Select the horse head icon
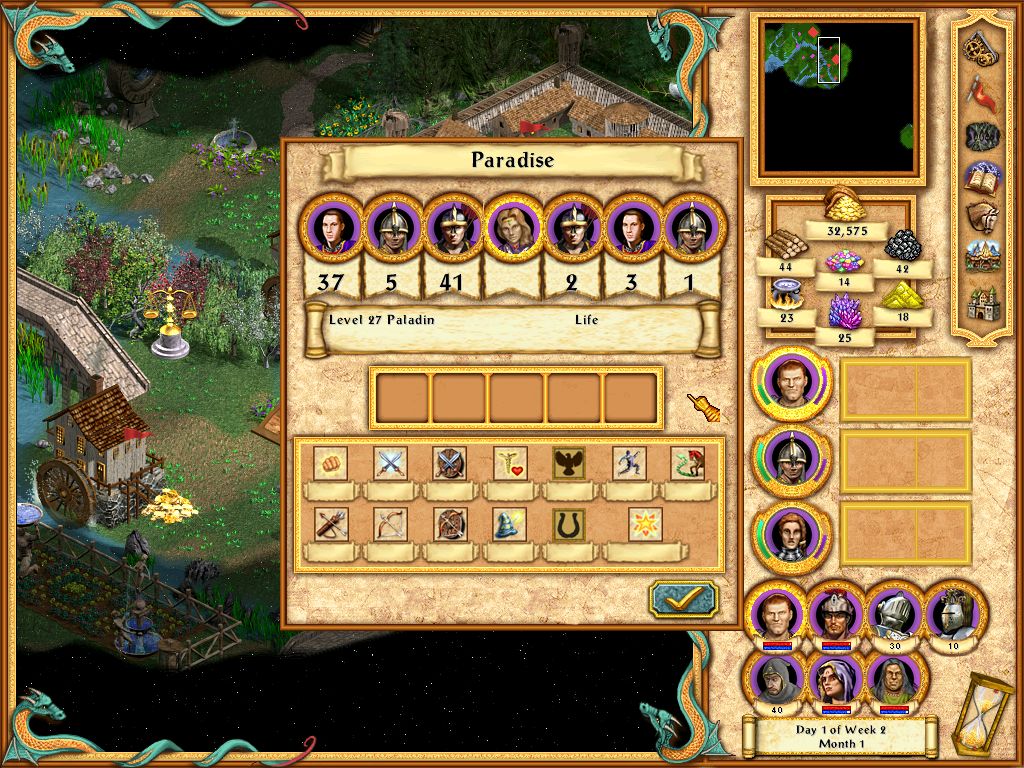The height and width of the screenshot is (768, 1024). [x=983, y=219]
